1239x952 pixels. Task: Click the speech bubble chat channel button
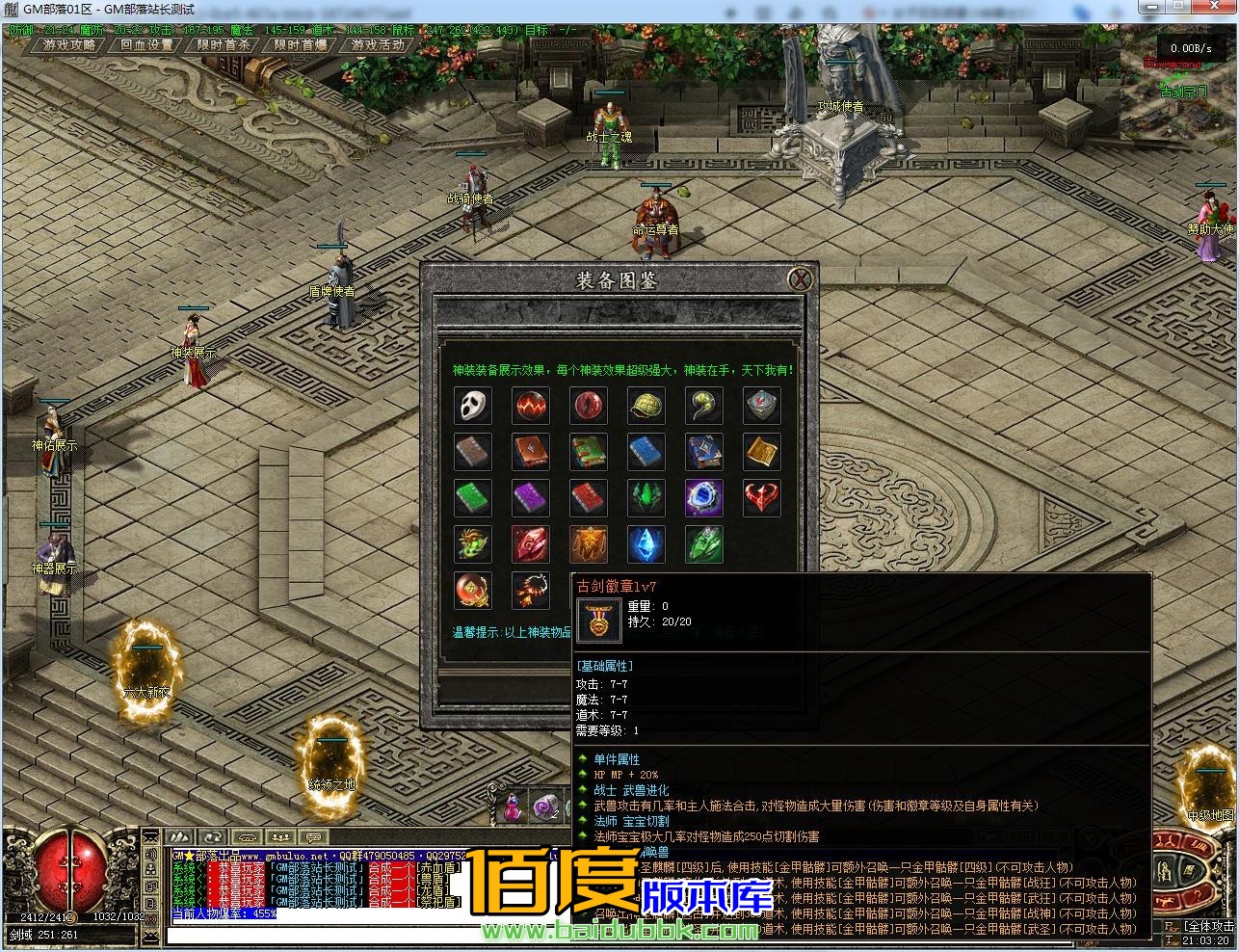point(313,837)
